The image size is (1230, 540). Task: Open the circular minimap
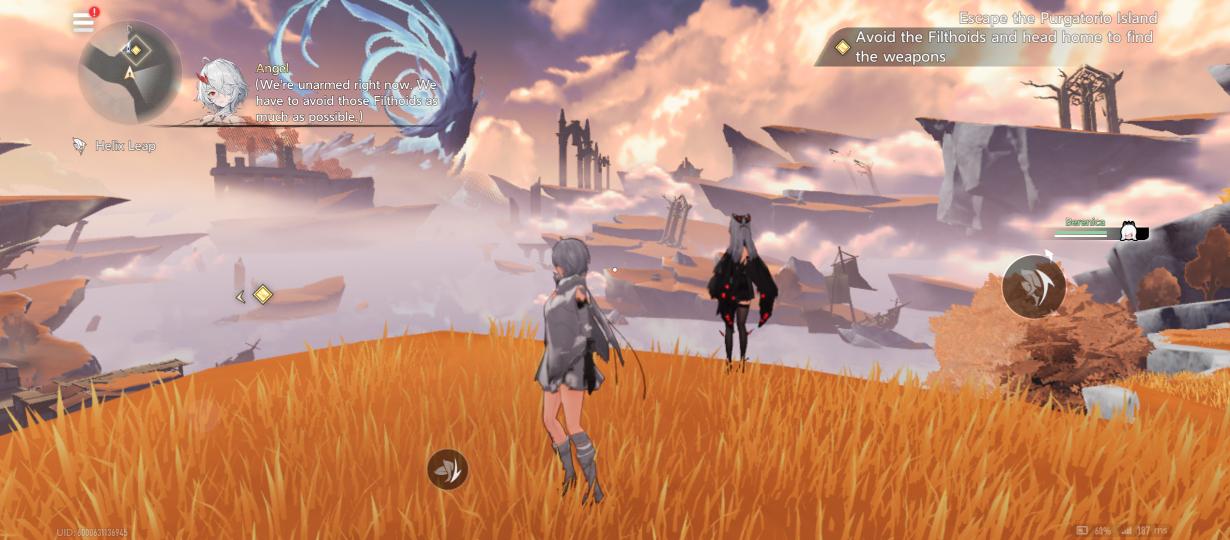pyautogui.click(x=129, y=72)
